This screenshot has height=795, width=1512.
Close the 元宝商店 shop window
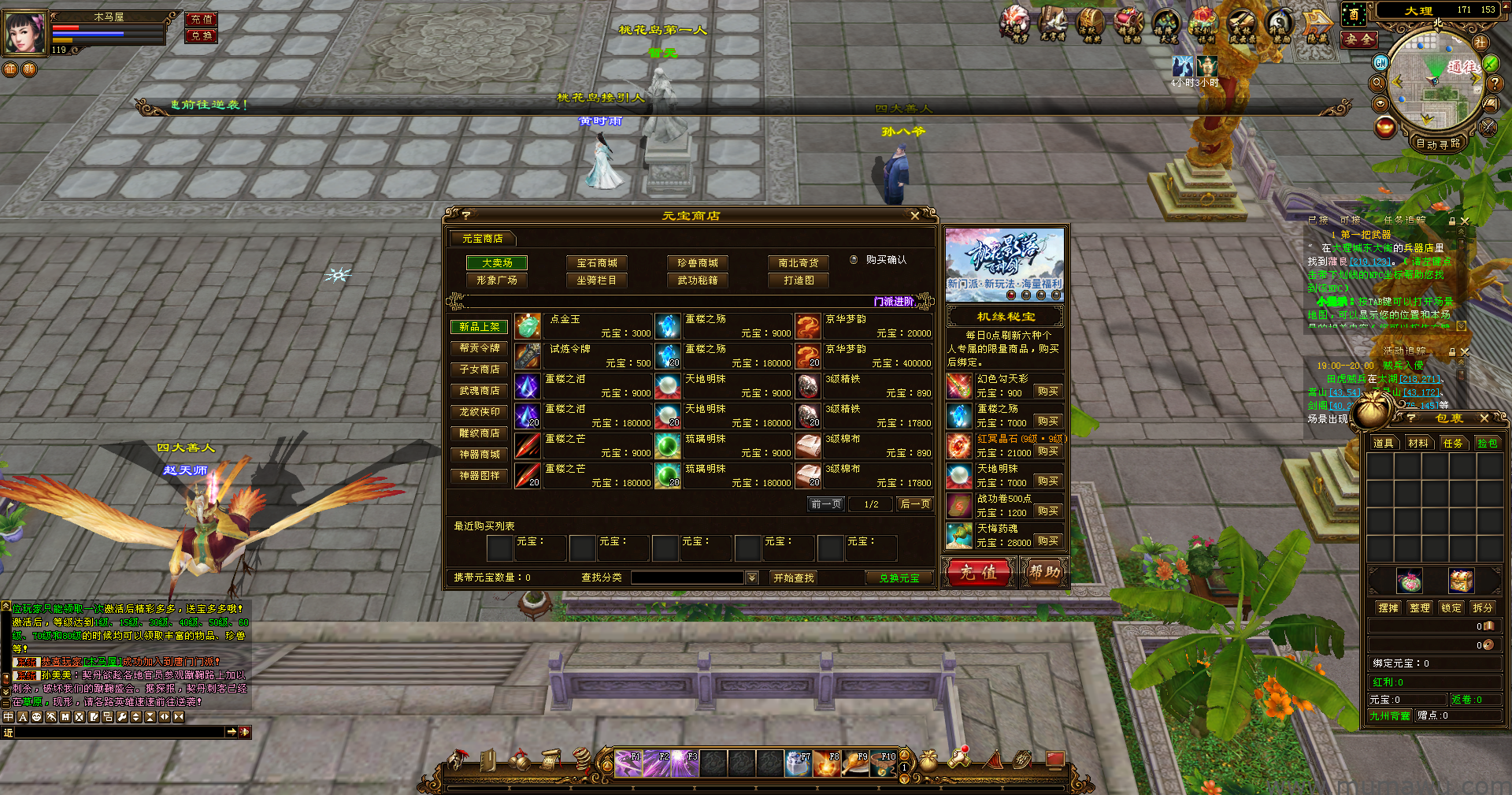pyautogui.click(x=914, y=216)
